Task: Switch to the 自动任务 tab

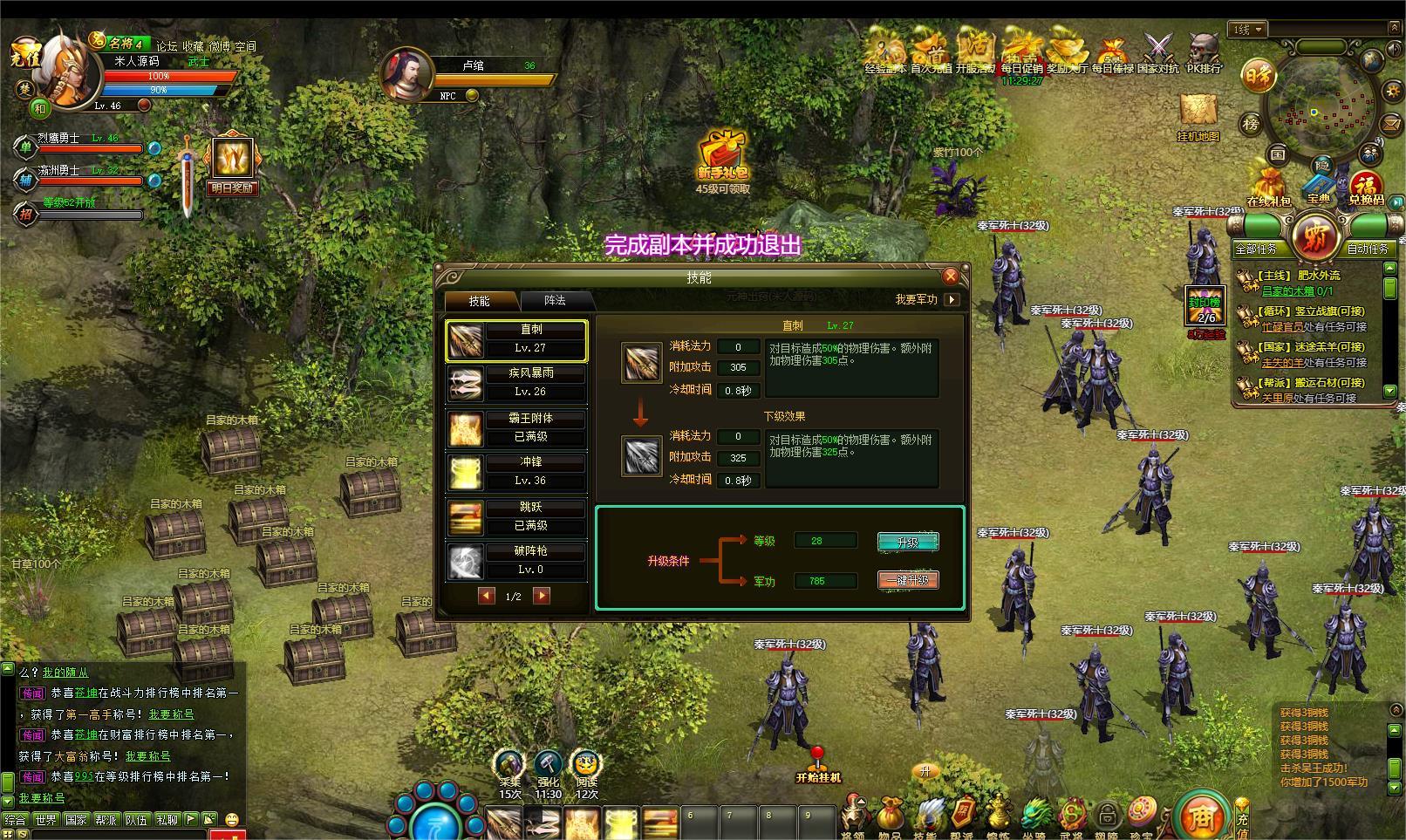Action: point(1367,249)
